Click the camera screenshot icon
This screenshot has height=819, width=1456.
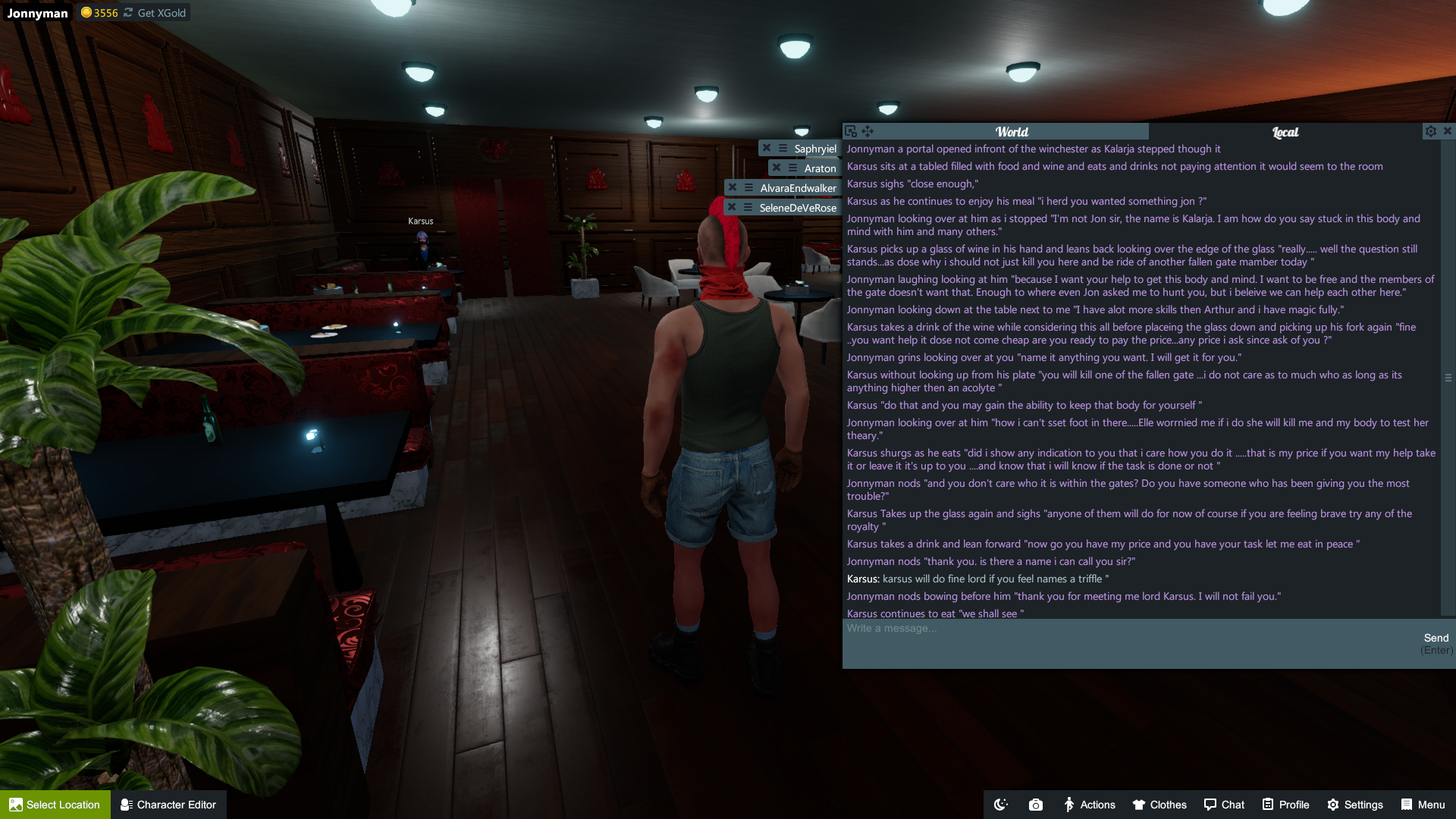coord(1036,805)
